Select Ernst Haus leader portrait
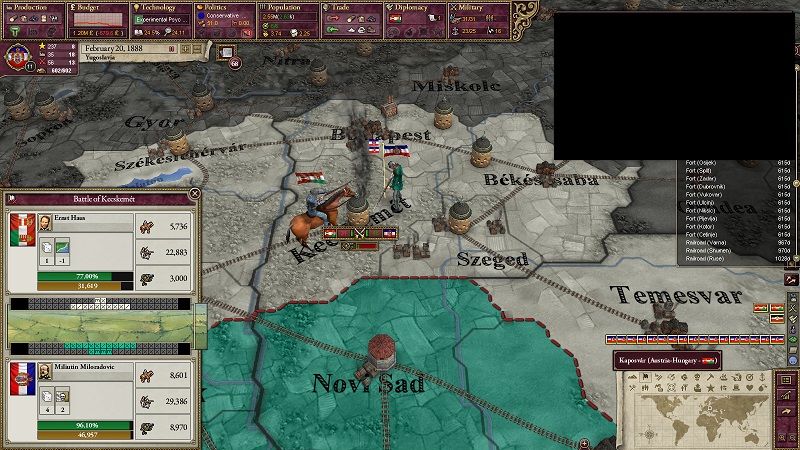The height and width of the screenshot is (450, 800). pos(47,224)
